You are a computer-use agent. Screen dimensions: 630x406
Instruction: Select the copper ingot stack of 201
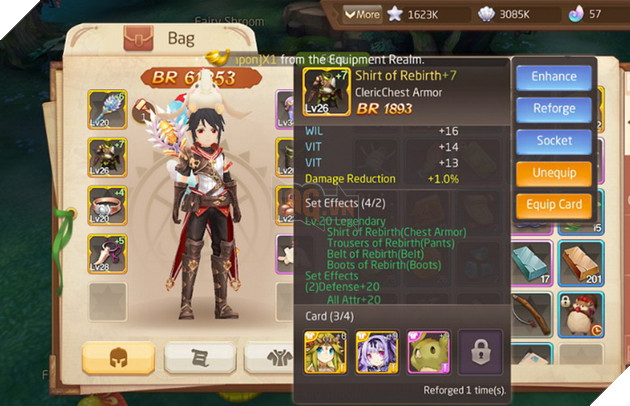click(580, 263)
